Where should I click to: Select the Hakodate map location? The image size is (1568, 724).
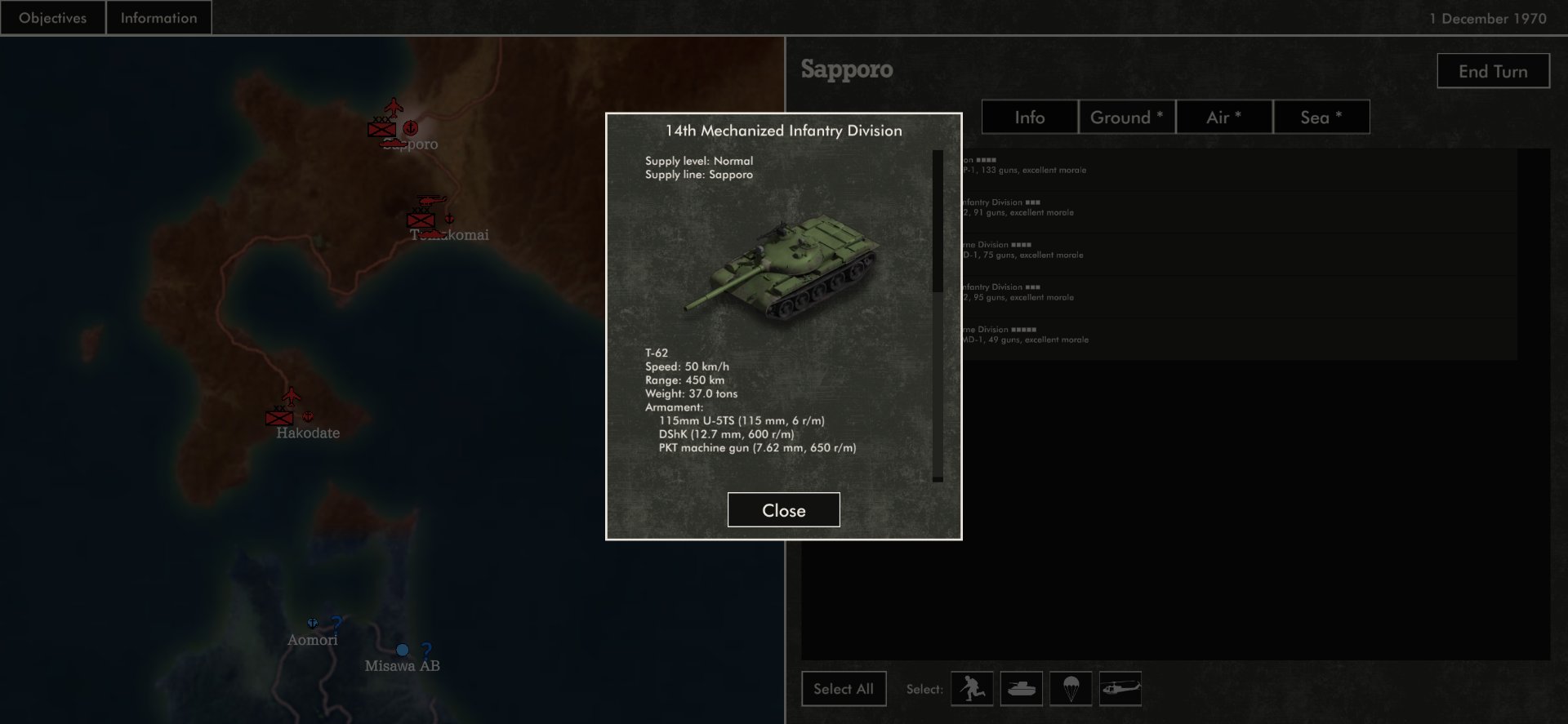coord(307,433)
